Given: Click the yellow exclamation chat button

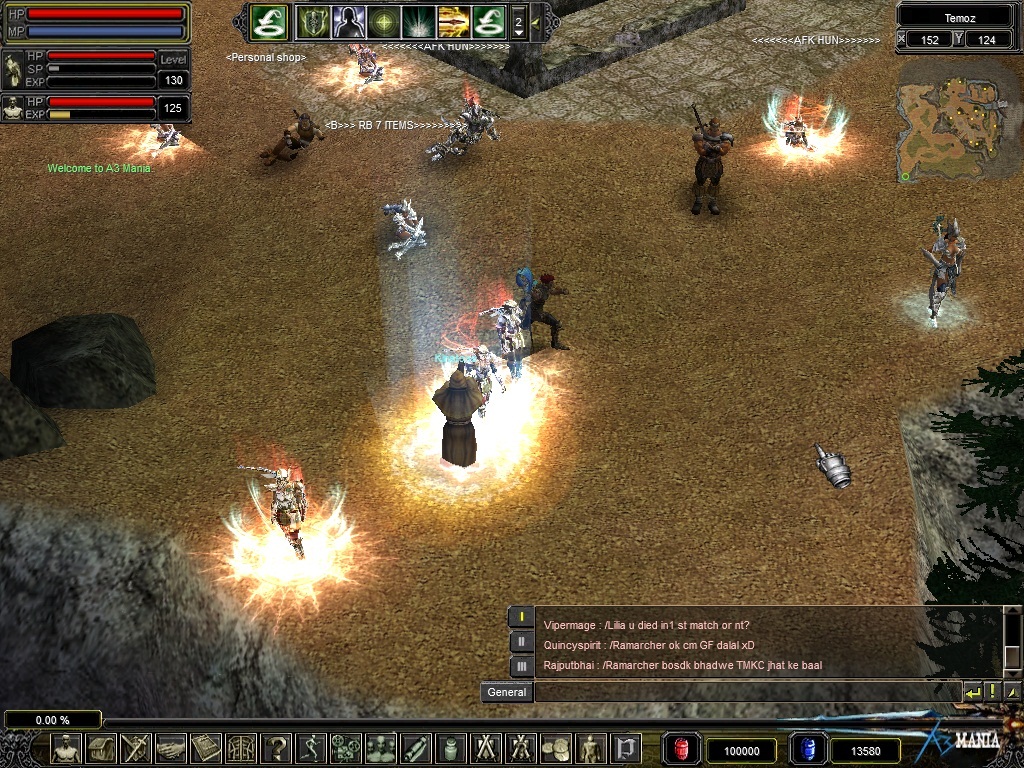Looking at the screenshot, I should pos(992,692).
